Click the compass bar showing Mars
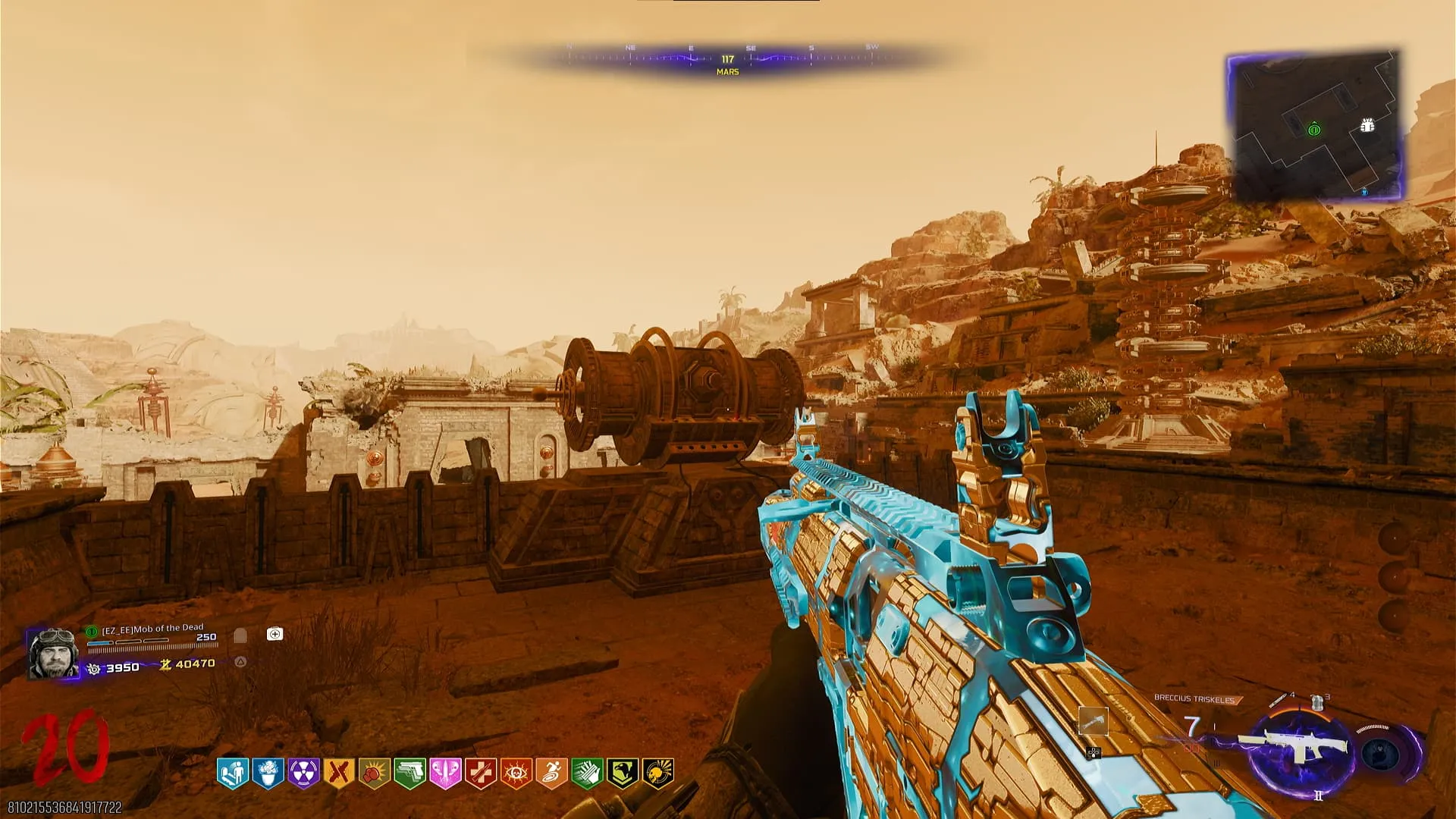This screenshot has height=819, width=1456. click(x=726, y=61)
